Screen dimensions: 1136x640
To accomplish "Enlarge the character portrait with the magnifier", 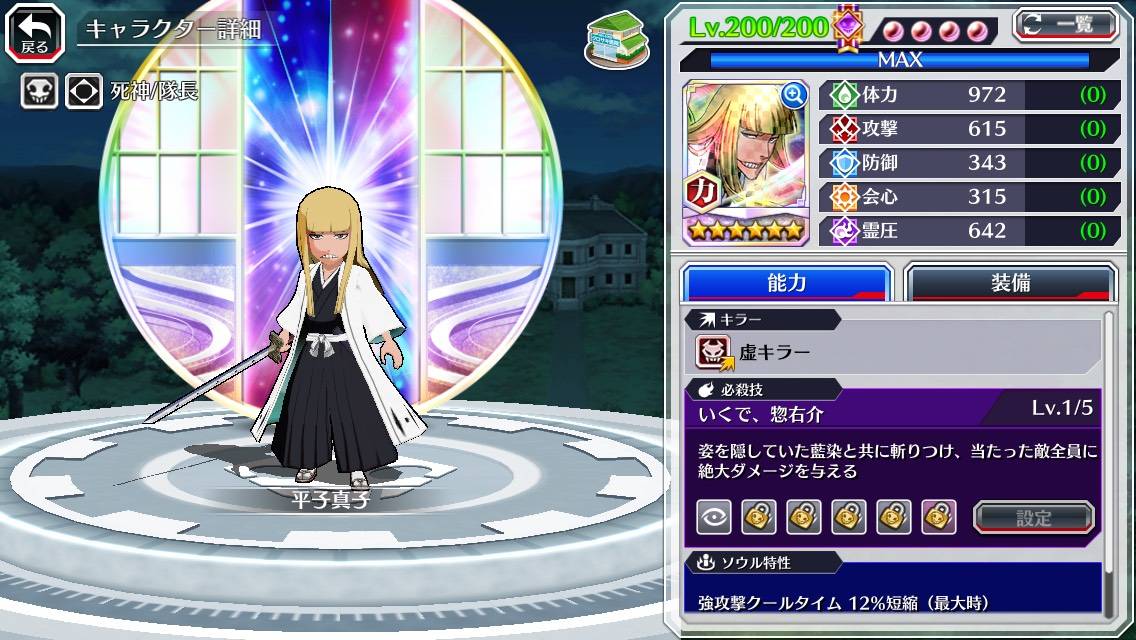I will tap(794, 95).
